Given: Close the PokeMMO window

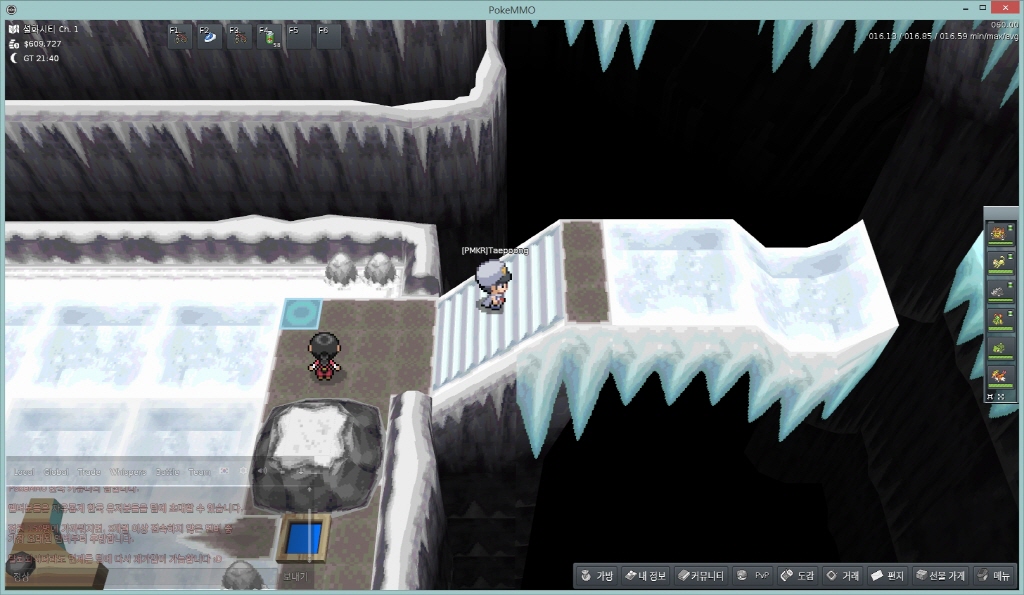Looking at the screenshot, I should [x=1003, y=9].
